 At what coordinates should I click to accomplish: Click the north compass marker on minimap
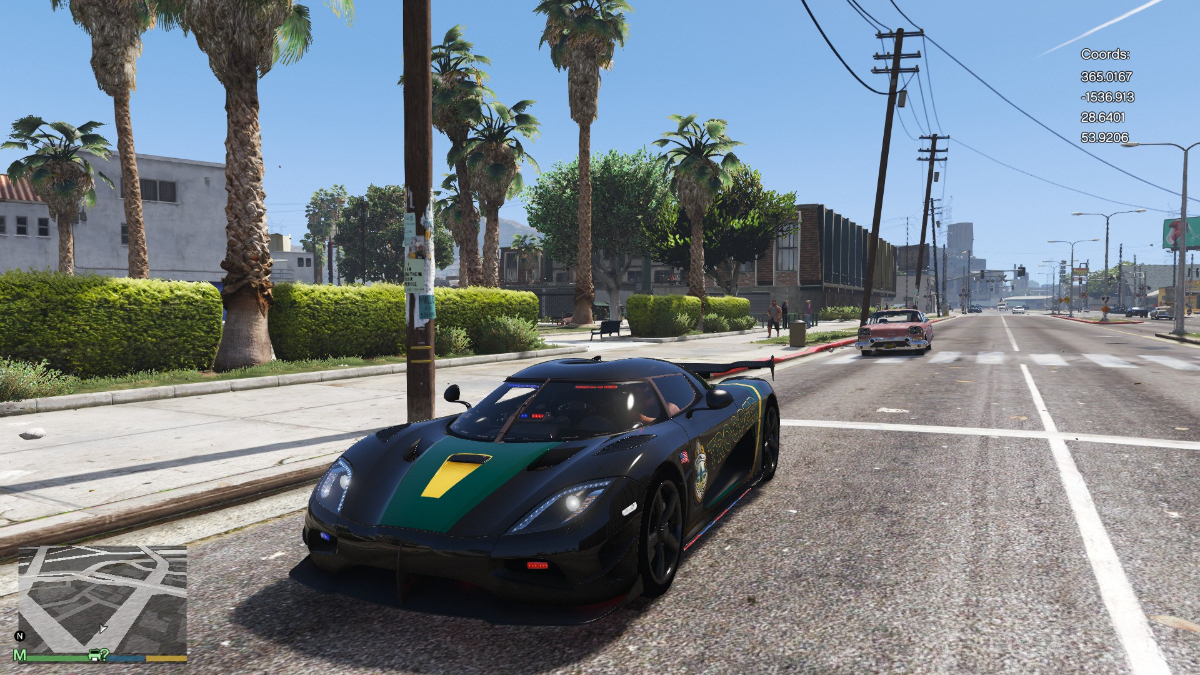(x=19, y=636)
